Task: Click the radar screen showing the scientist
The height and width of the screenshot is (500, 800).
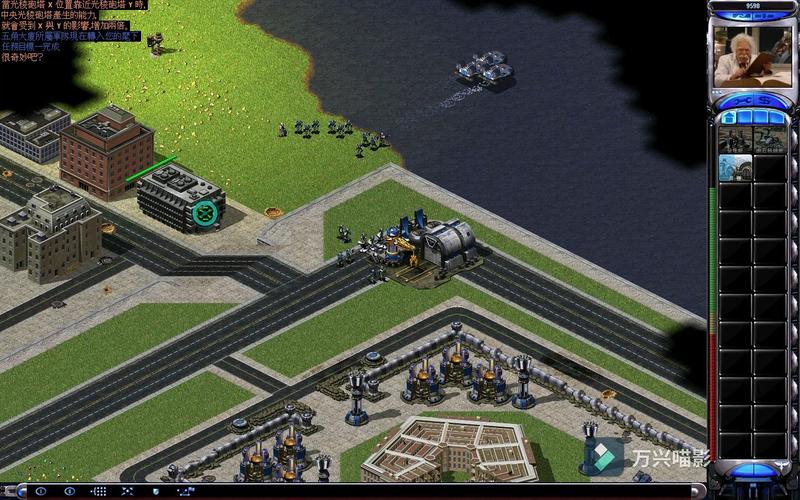Action: pyautogui.click(x=750, y=56)
